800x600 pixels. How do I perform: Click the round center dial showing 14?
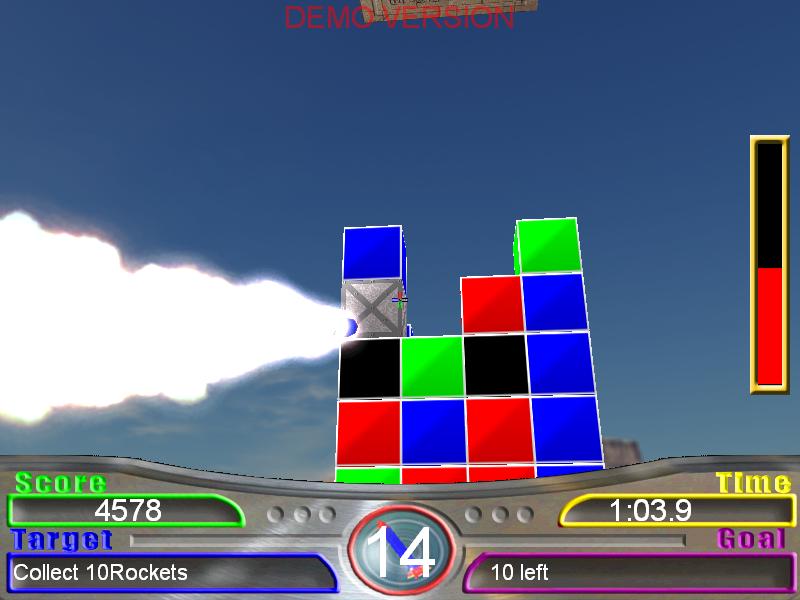point(401,552)
